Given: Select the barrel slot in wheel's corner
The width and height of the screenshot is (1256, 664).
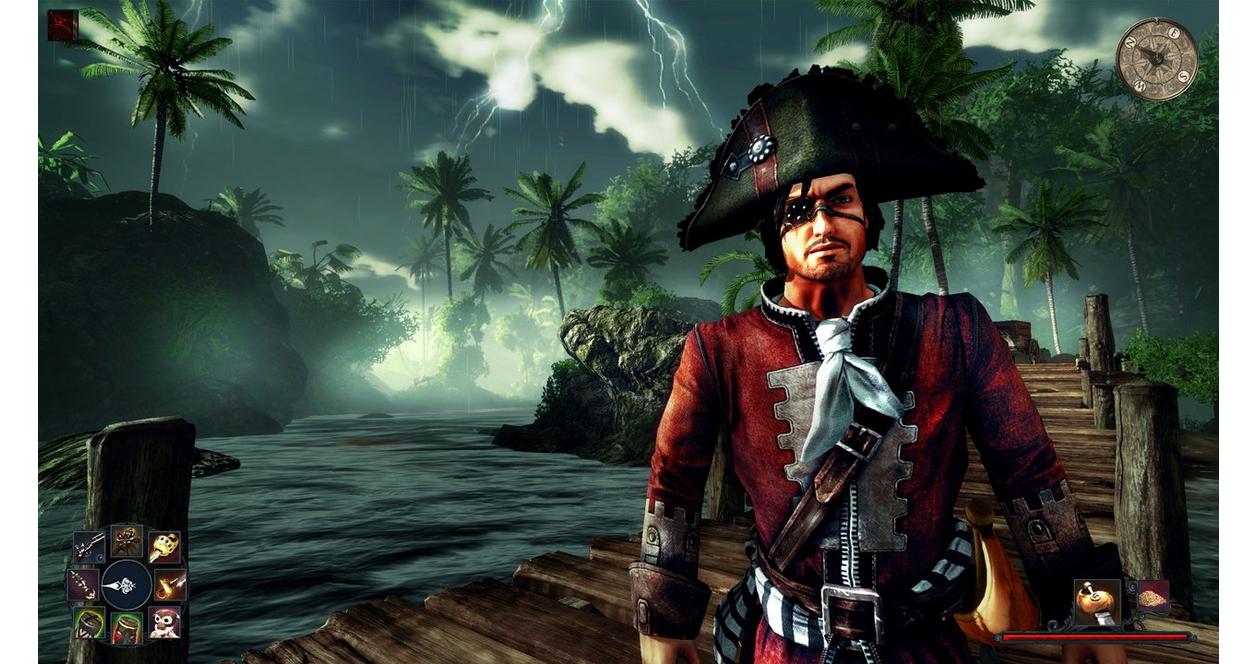Looking at the screenshot, I should pyautogui.click(x=89, y=622).
